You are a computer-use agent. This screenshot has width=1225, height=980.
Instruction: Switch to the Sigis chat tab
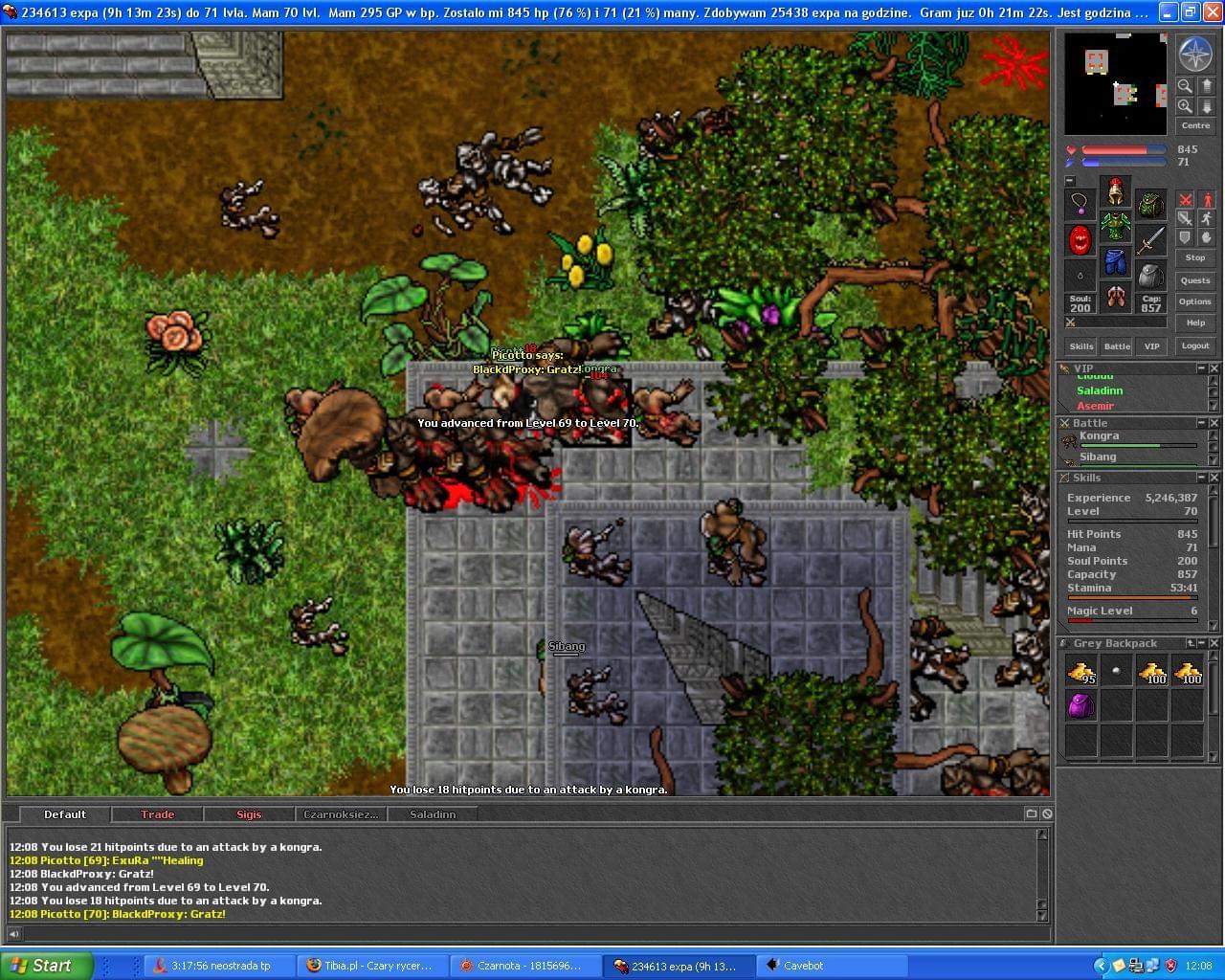(249, 814)
